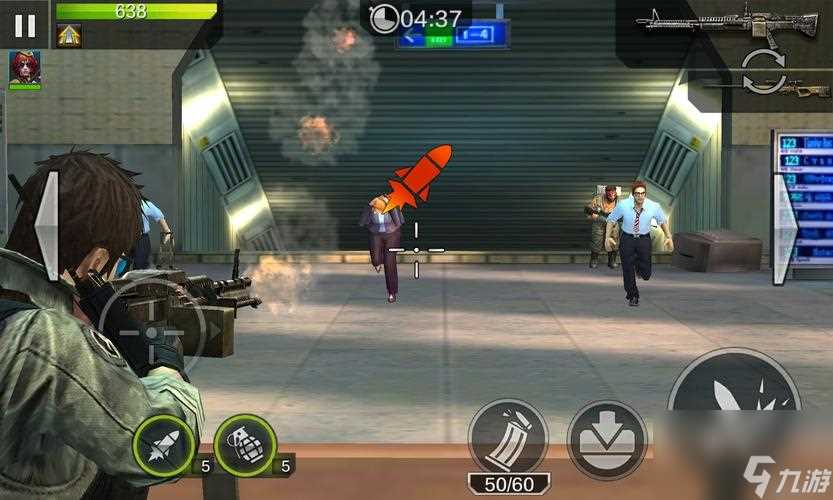Throw a grenade with the grenade button
The width and height of the screenshot is (833, 500).
click(x=245, y=446)
